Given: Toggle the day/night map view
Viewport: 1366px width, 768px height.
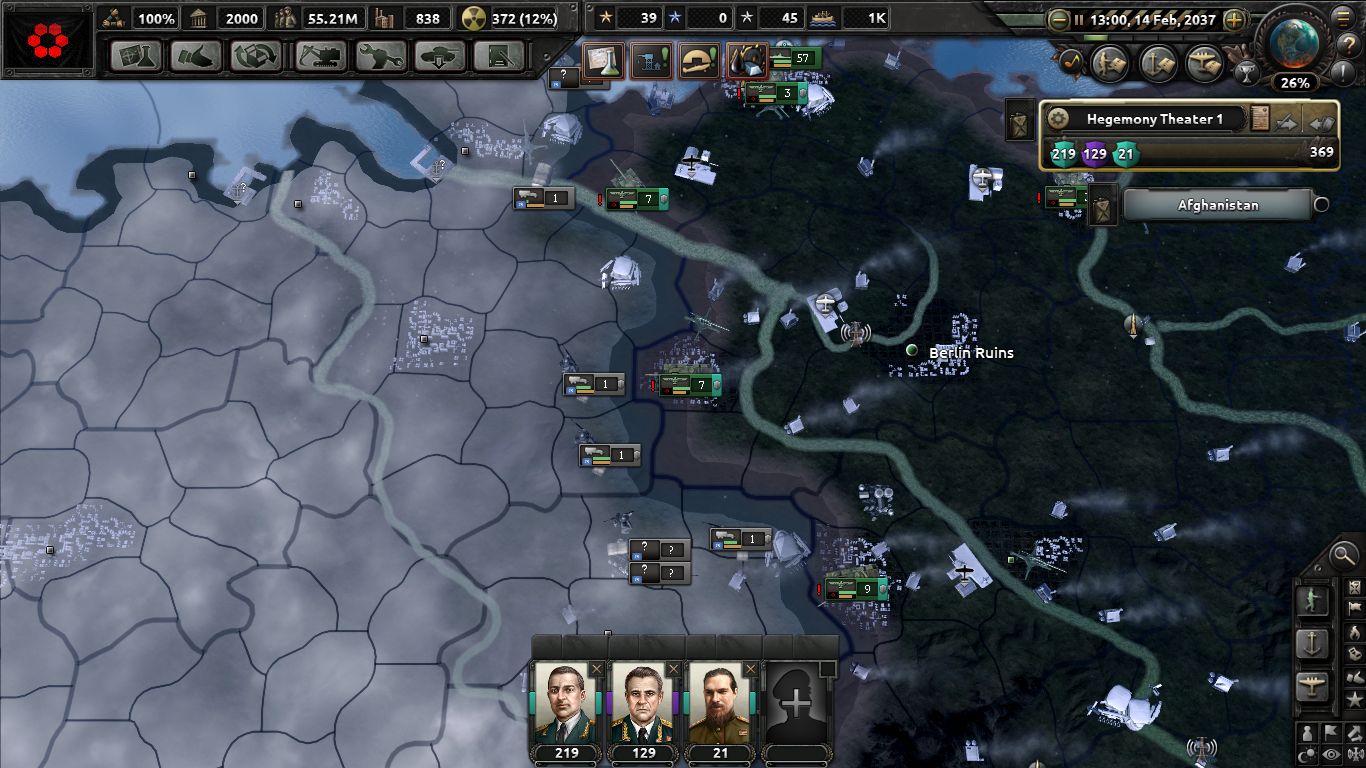Looking at the screenshot, I should tap(1308, 753).
